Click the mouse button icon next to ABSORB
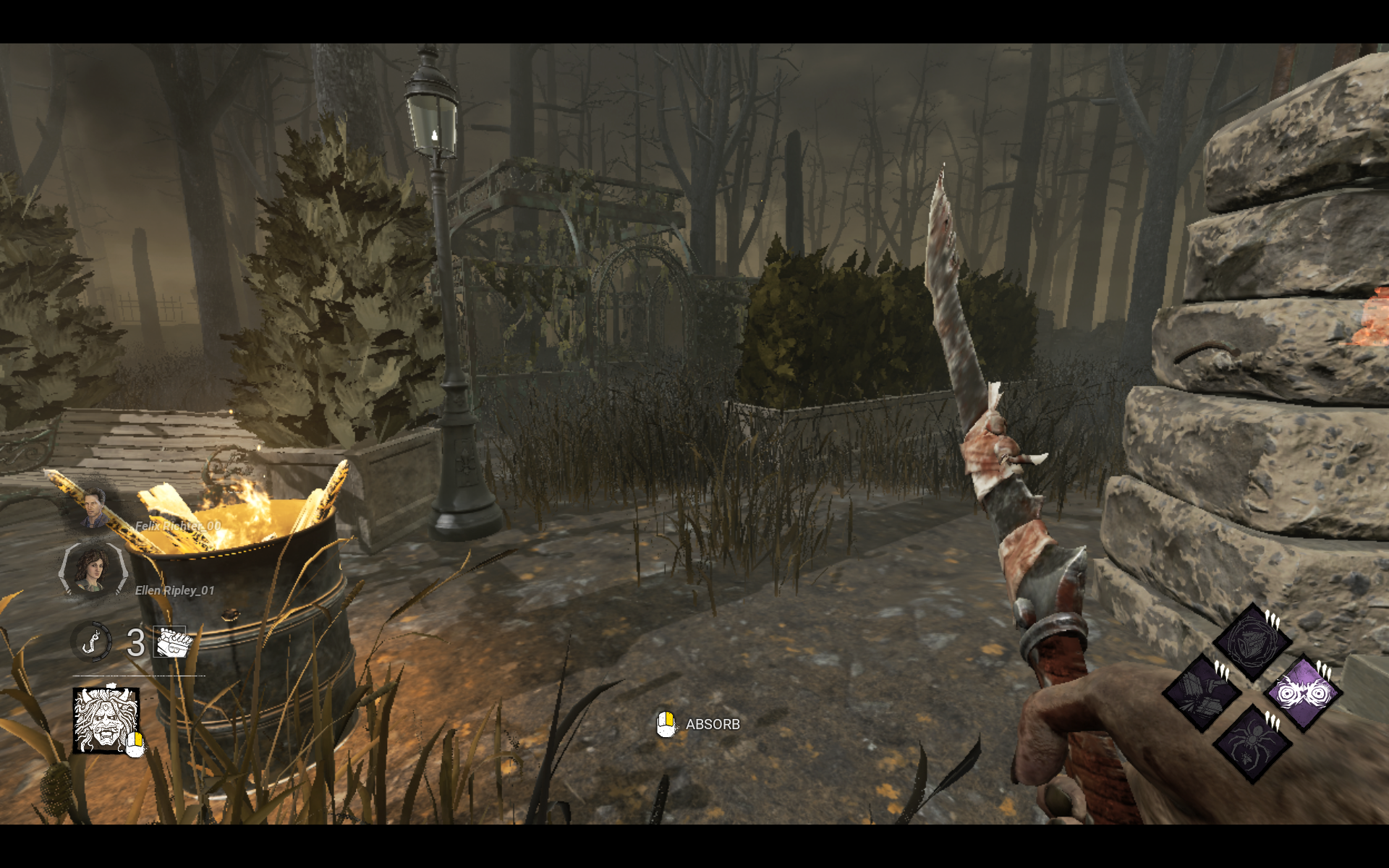Viewport: 1389px width, 868px height. [666, 723]
